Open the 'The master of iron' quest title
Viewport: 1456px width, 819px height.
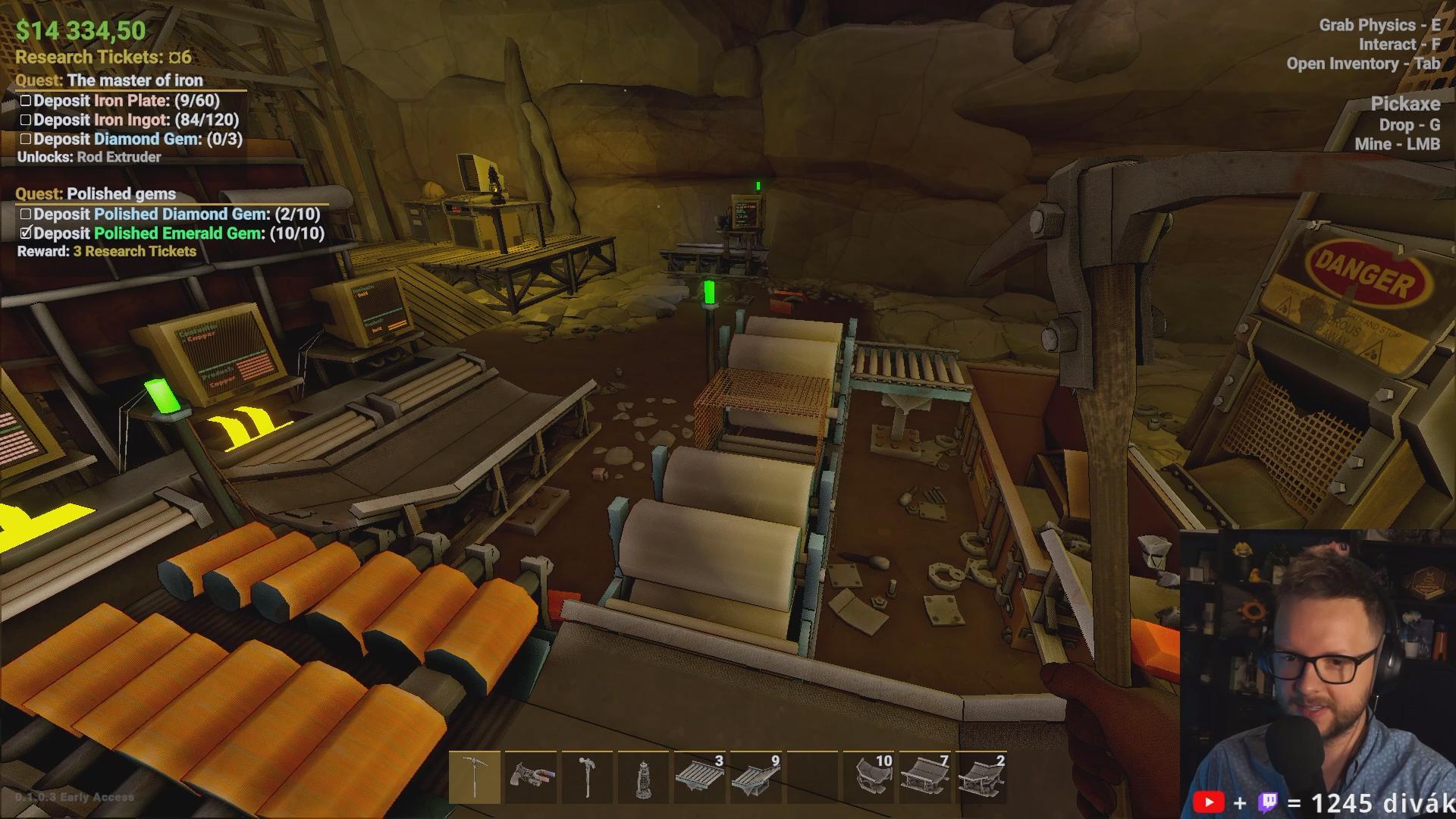coord(134,80)
